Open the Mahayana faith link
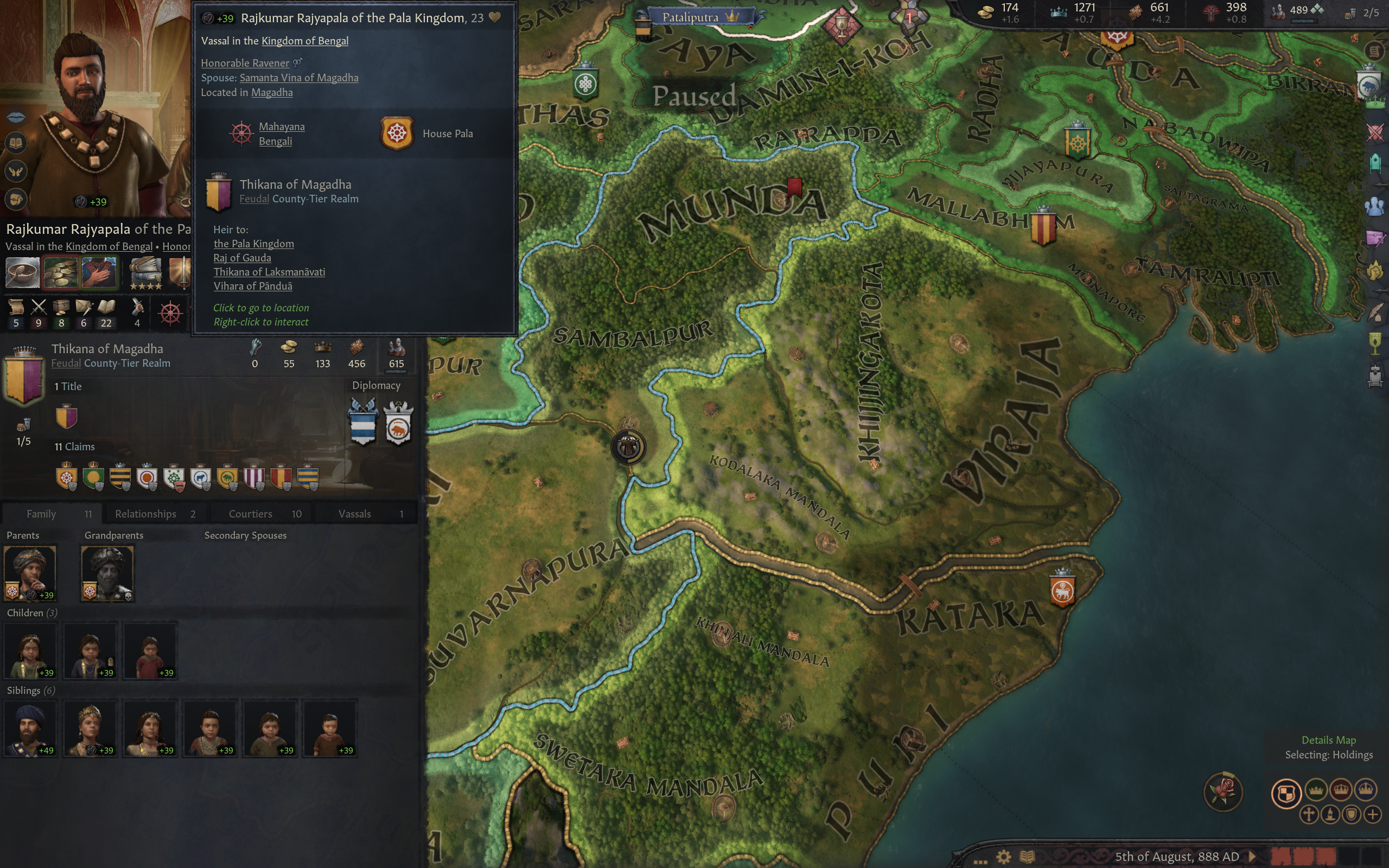Image resolution: width=1389 pixels, height=868 pixels. tap(281, 126)
